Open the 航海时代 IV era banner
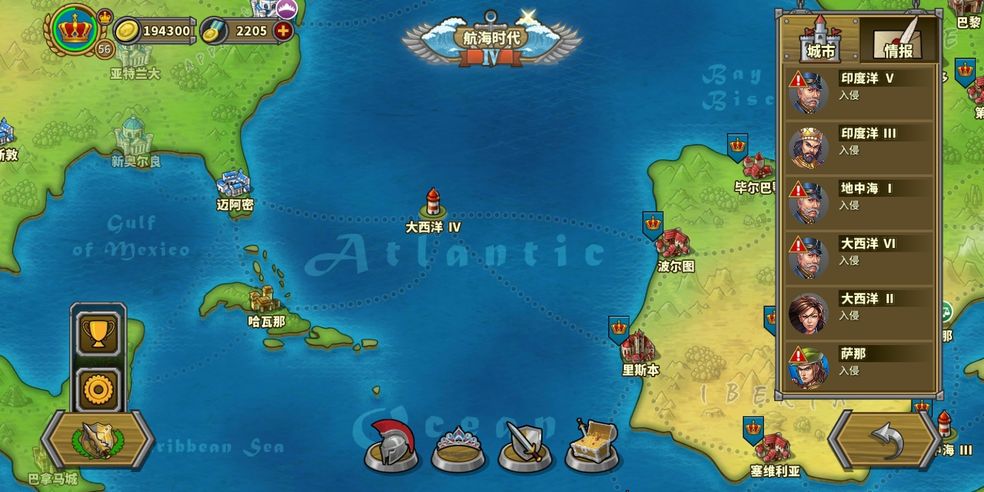The width and height of the screenshot is (984, 492). pos(491,42)
